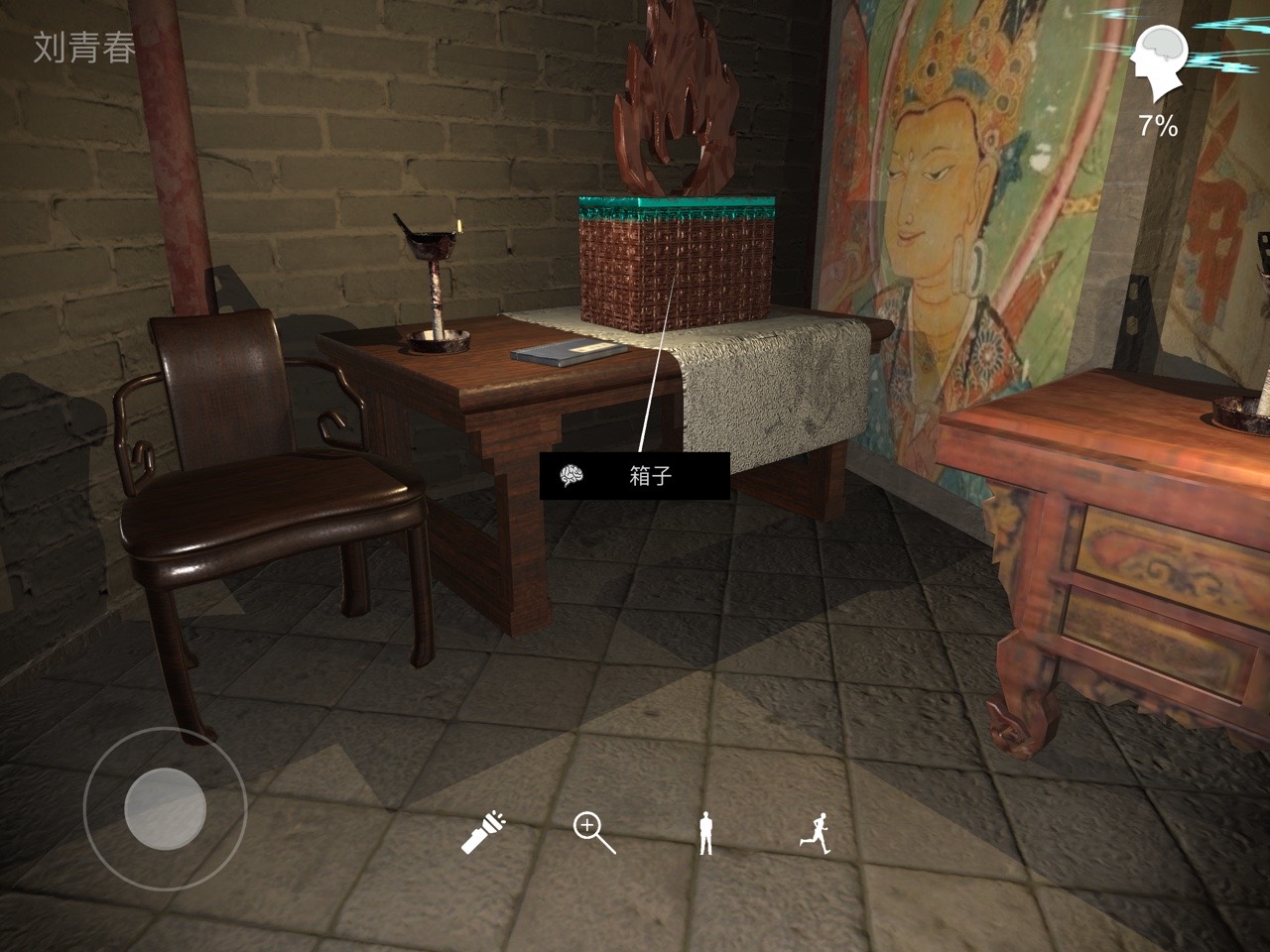This screenshot has height=952, width=1270.
Task: Tap the 箱子 interaction label
Action: click(635, 477)
